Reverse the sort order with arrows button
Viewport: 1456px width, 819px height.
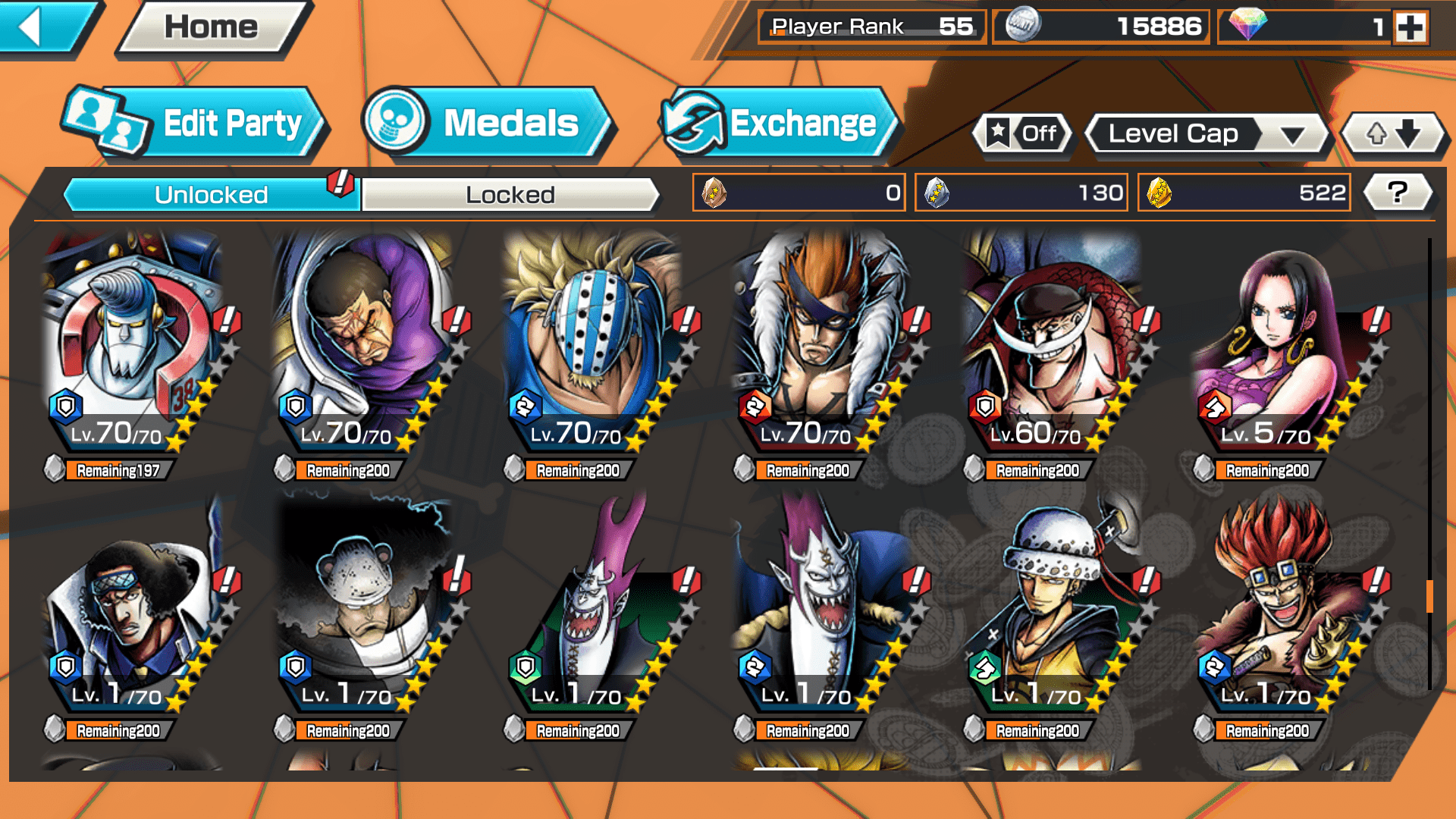[1393, 134]
